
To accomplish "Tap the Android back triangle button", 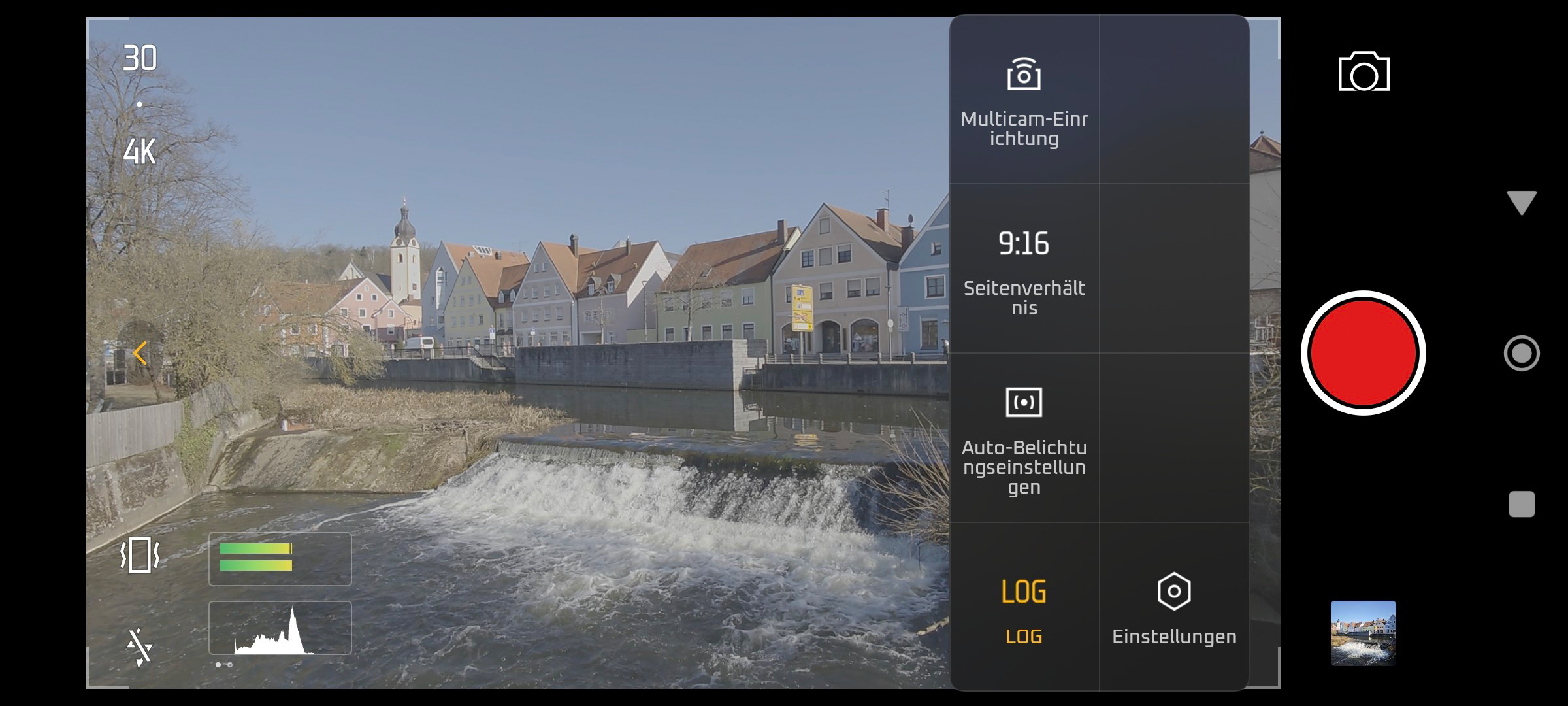I will click(x=1521, y=203).
